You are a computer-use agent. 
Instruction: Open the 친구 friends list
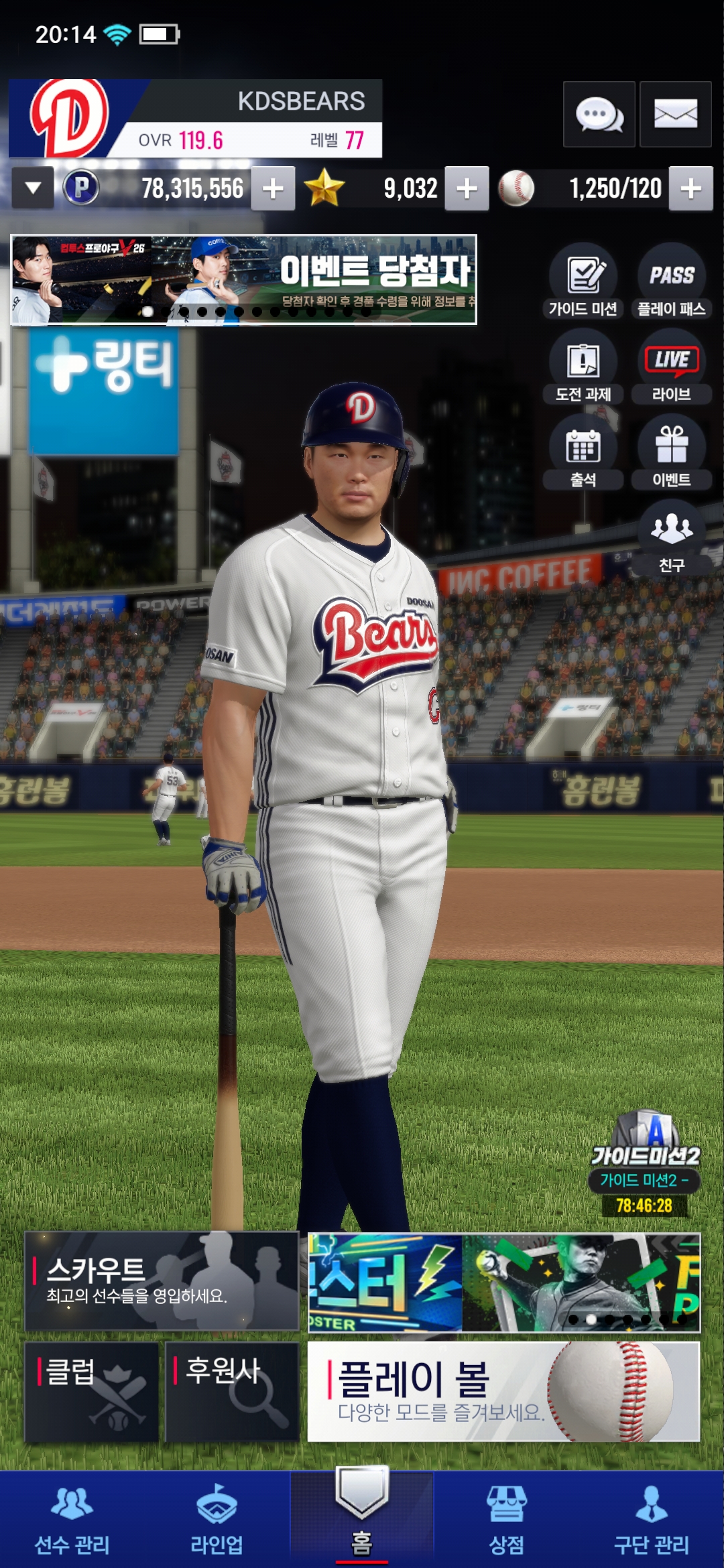coord(671,538)
